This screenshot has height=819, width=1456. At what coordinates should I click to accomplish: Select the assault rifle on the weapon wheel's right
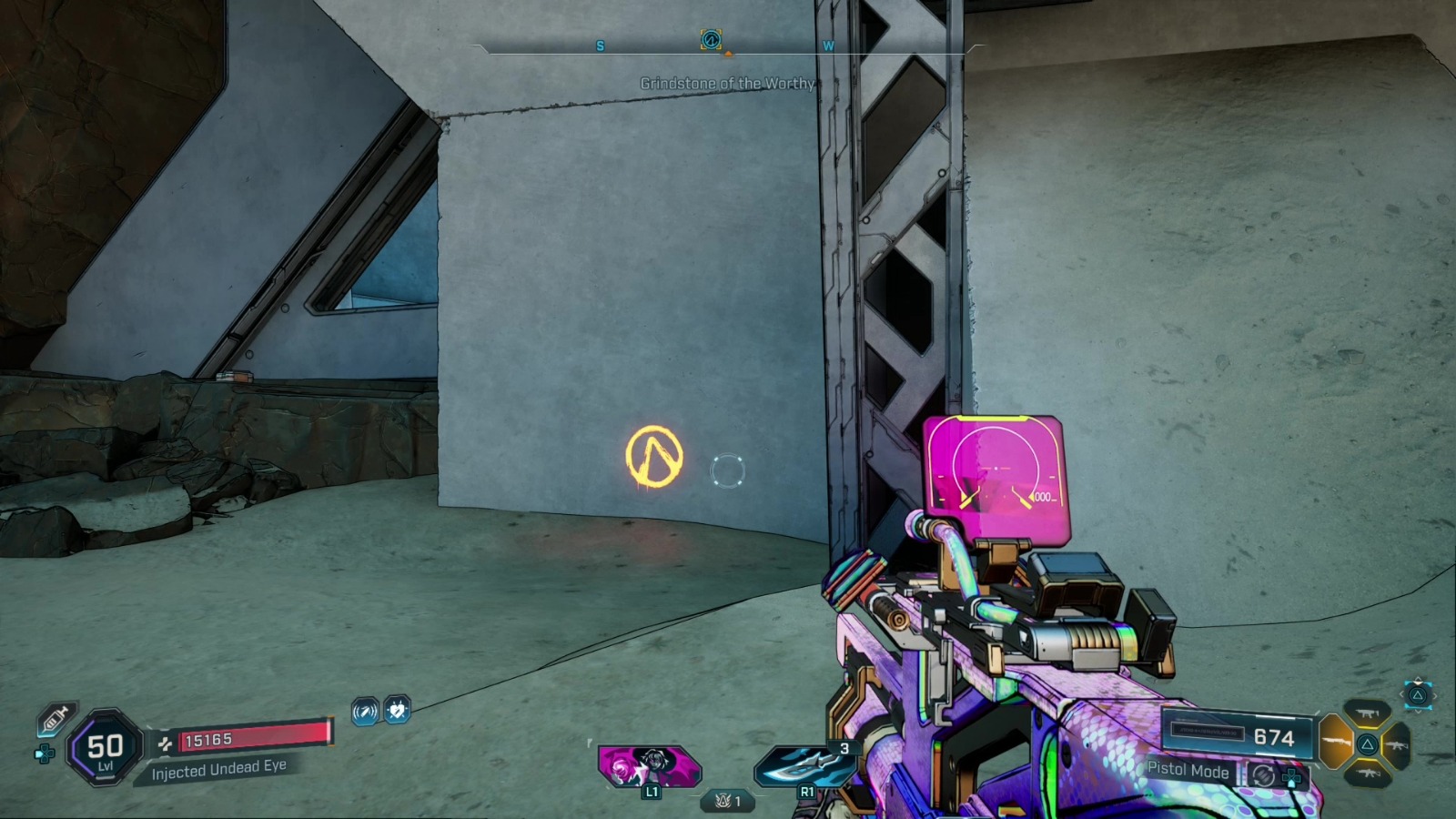tap(1396, 744)
